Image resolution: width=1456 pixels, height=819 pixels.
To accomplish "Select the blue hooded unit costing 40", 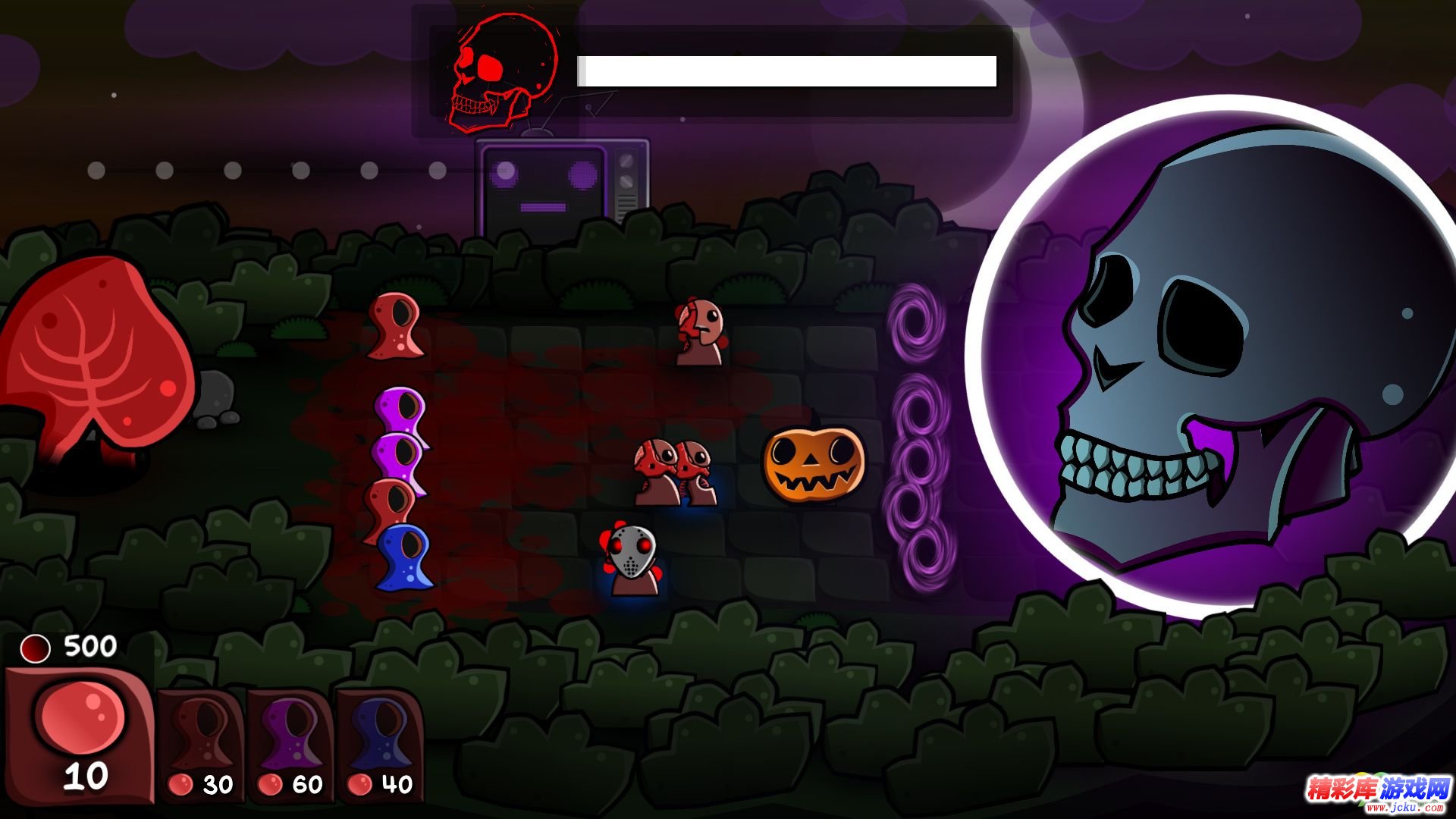I will pos(379,743).
